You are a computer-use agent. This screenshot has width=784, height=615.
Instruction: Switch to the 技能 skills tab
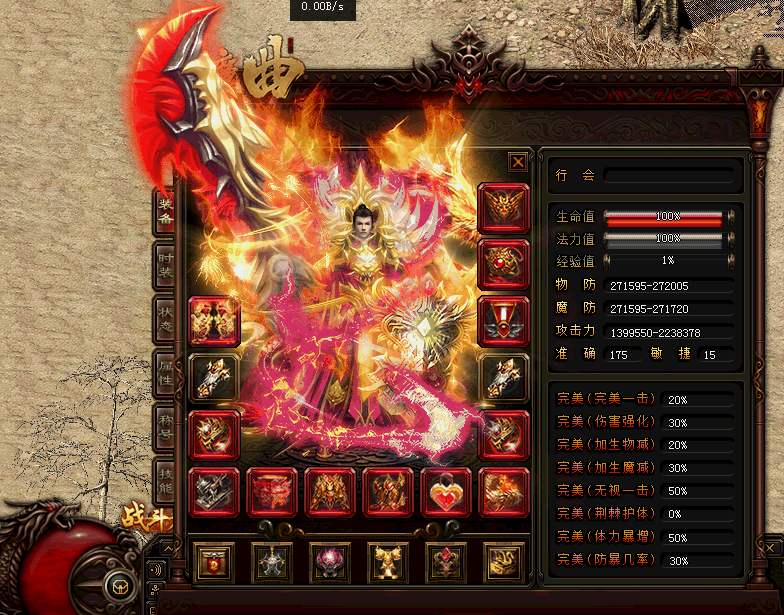tap(165, 485)
